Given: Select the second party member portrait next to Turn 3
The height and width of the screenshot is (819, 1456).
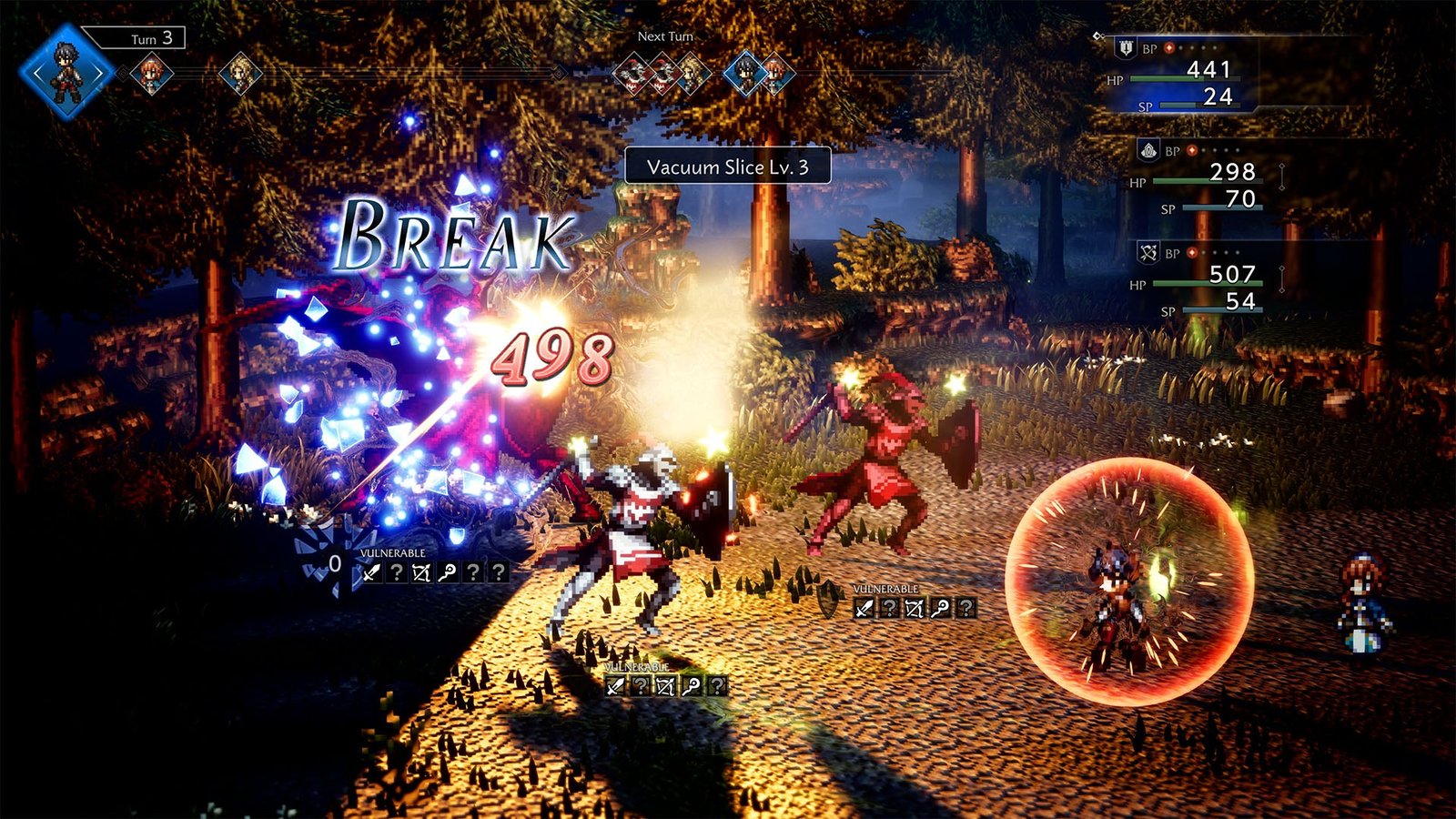Looking at the screenshot, I should (x=151, y=72).
